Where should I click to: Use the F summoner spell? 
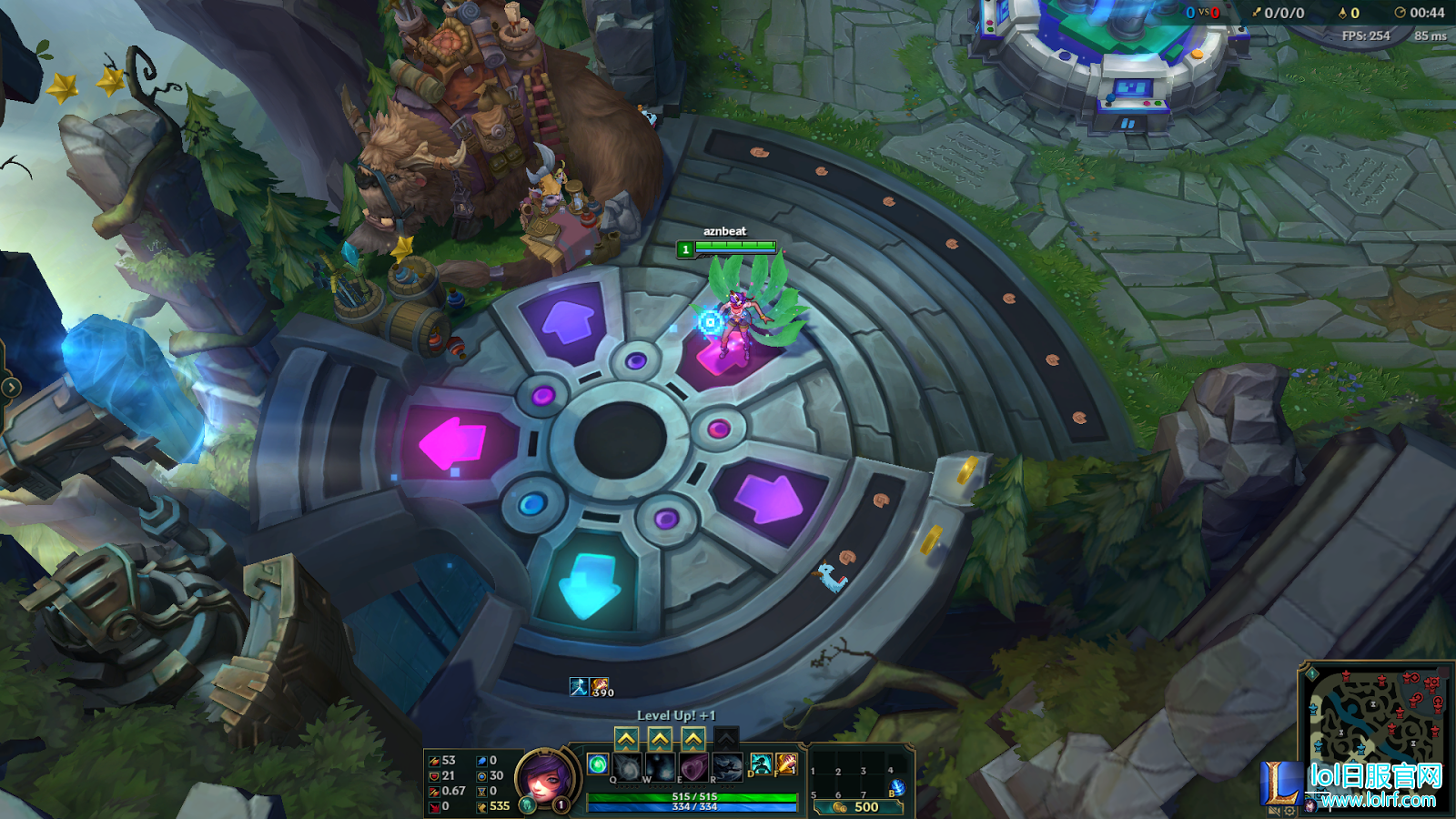[786, 763]
